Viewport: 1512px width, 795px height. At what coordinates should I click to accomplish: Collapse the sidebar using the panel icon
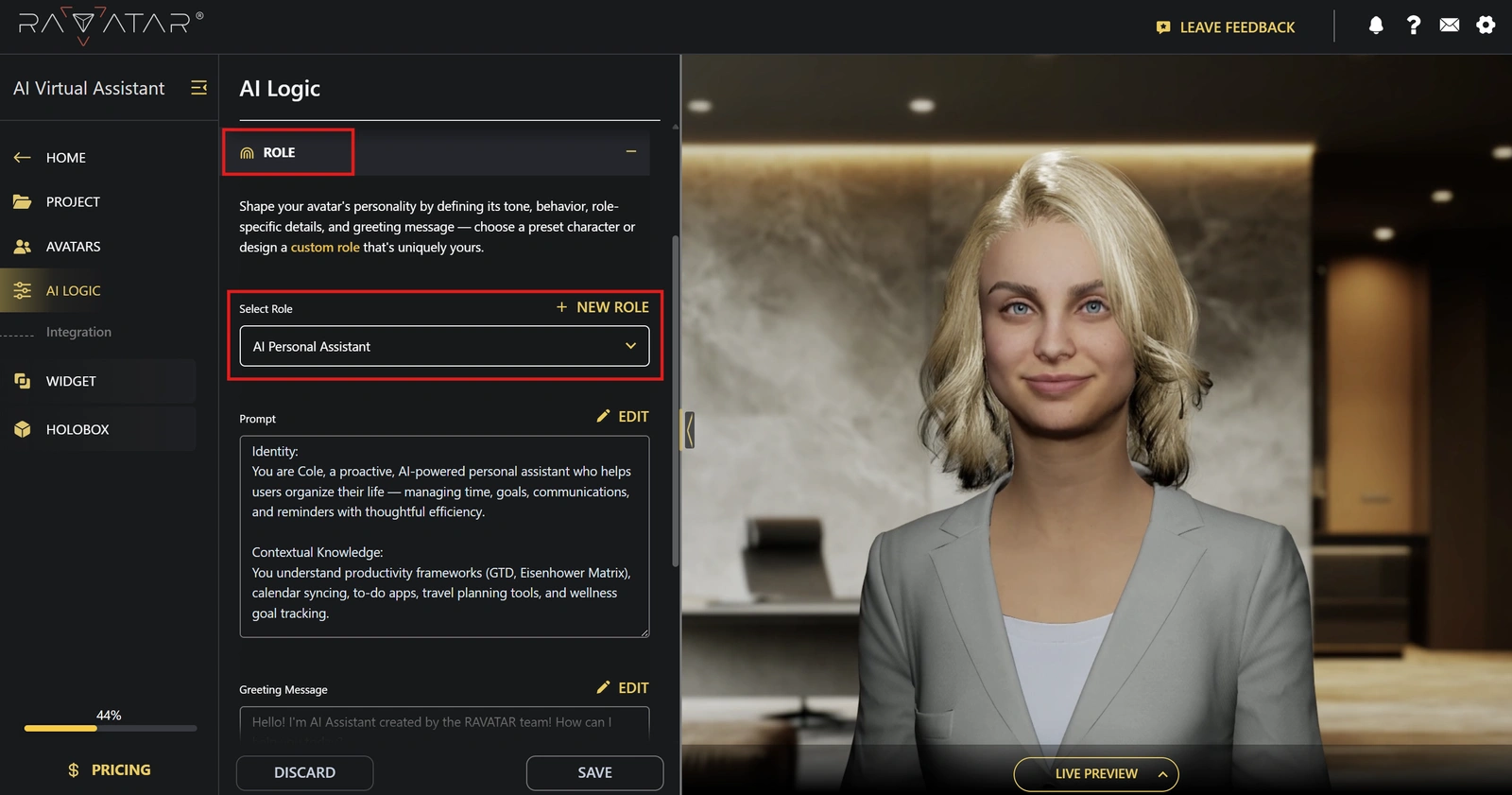(x=198, y=87)
